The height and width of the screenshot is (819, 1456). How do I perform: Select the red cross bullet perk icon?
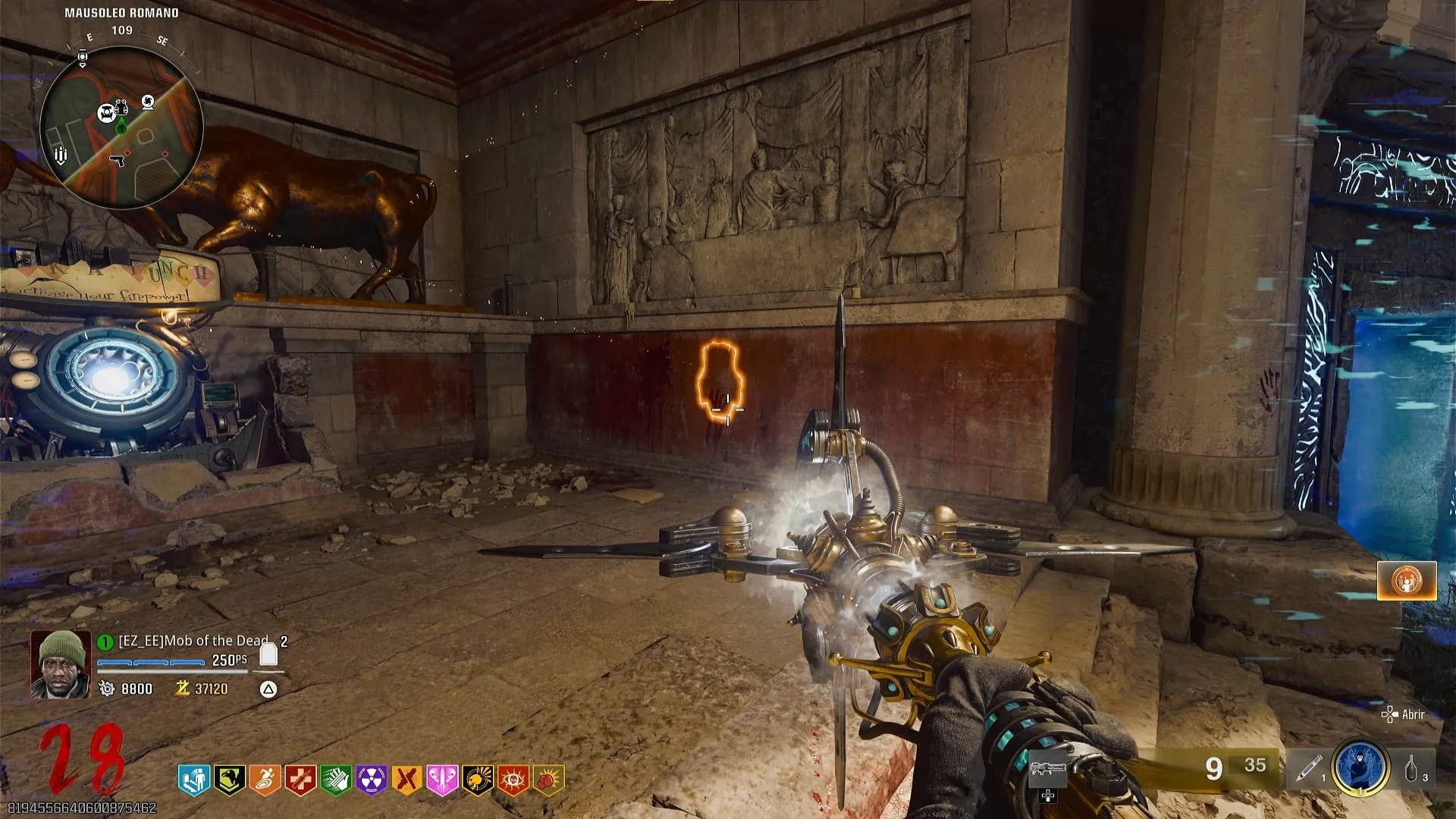click(300, 780)
